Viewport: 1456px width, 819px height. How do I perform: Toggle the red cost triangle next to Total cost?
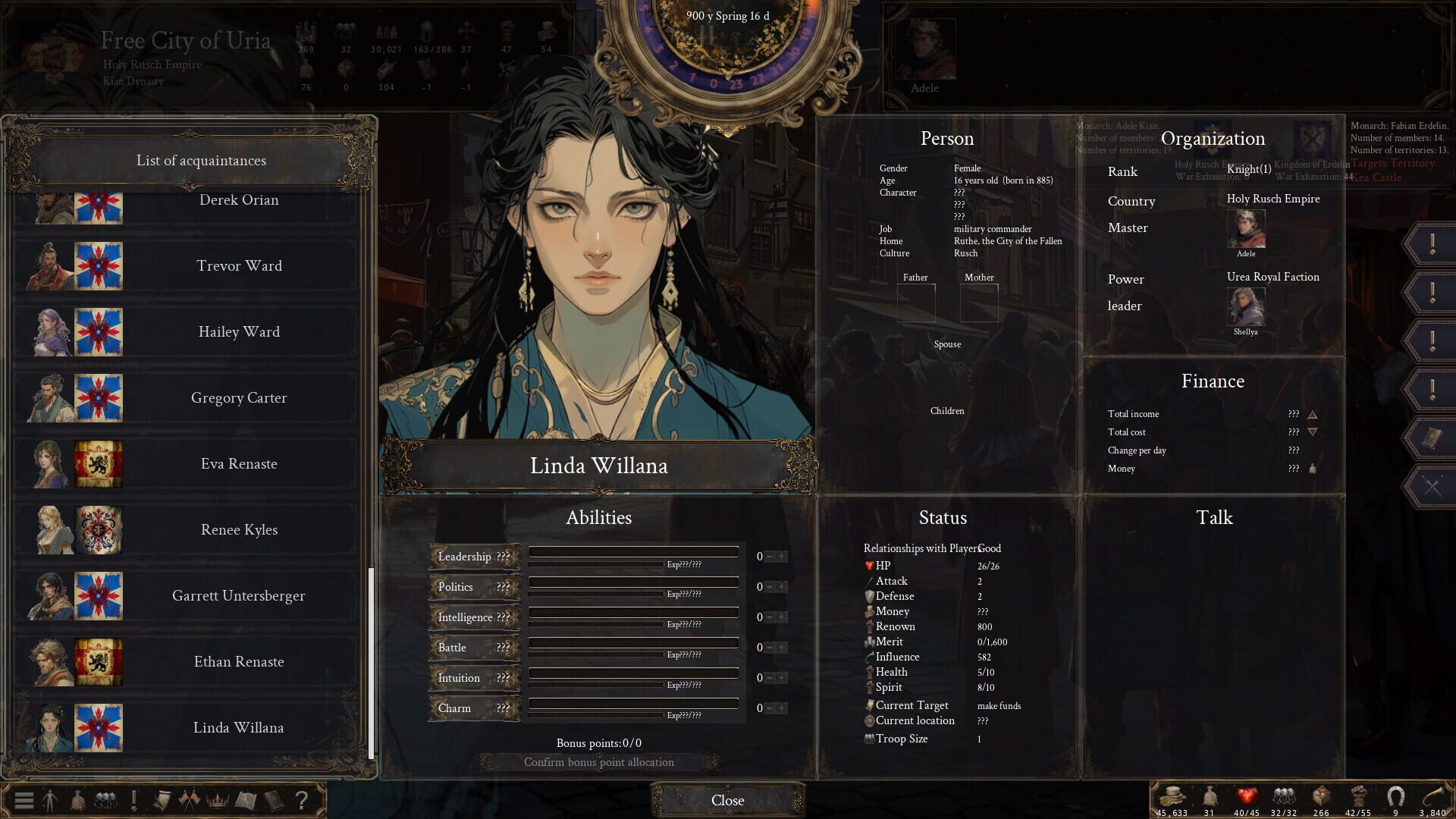pyautogui.click(x=1312, y=432)
